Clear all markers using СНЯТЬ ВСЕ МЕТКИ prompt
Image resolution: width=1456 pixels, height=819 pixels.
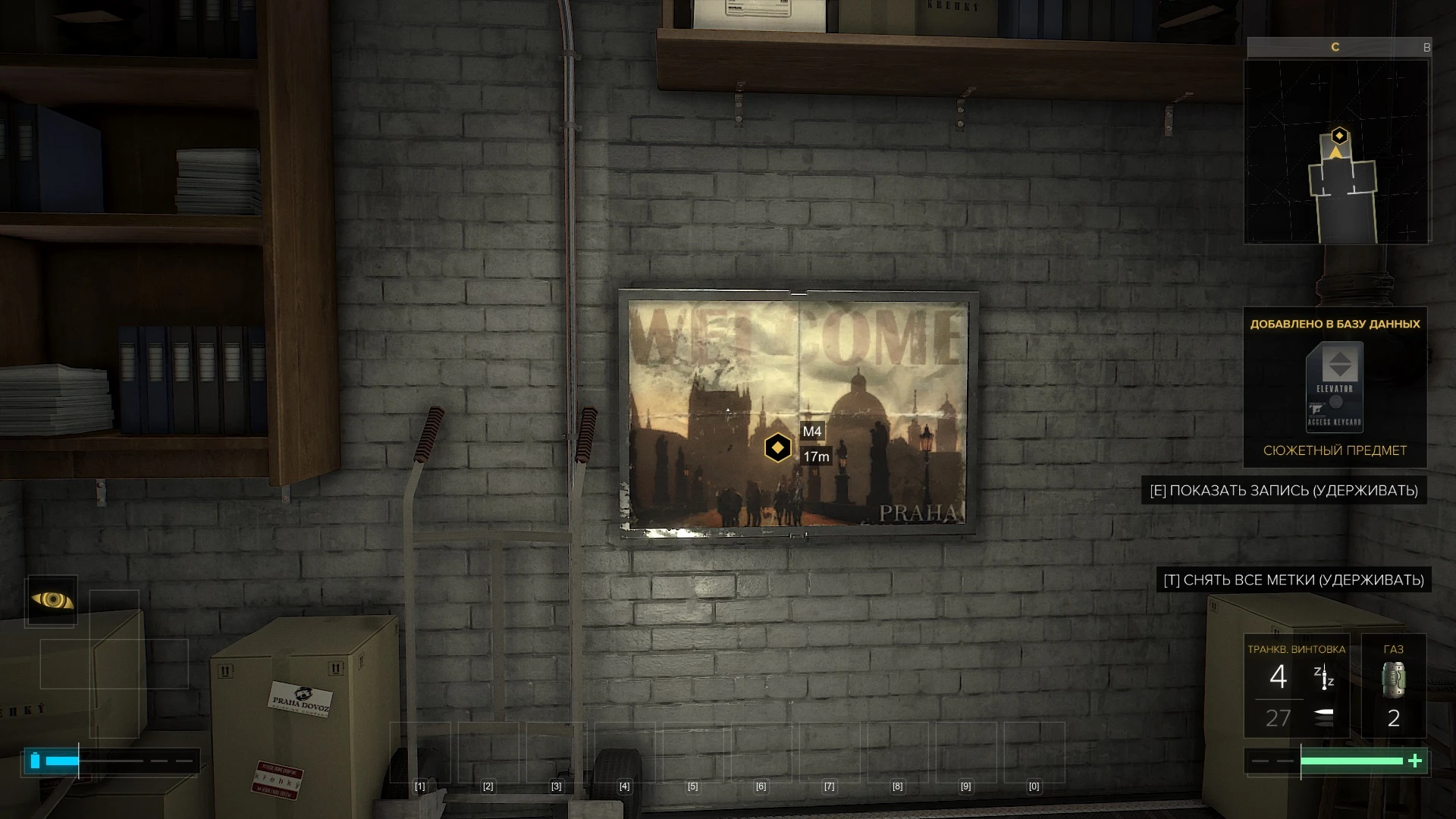click(1294, 580)
